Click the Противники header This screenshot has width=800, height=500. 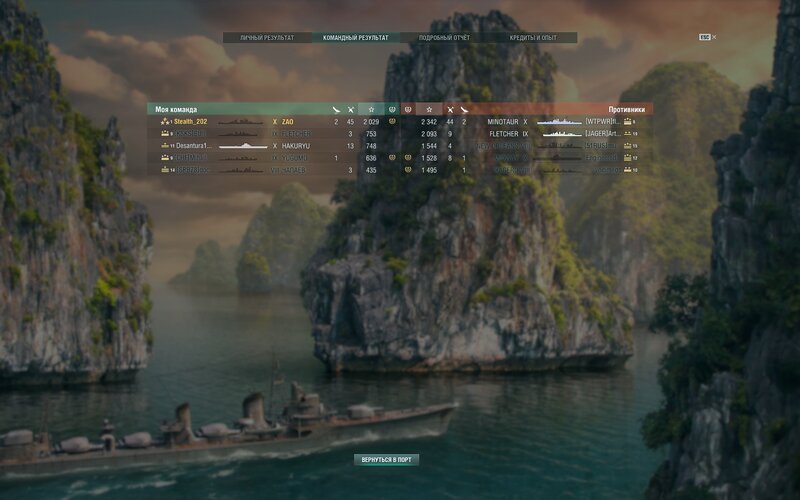click(x=626, y=109)
